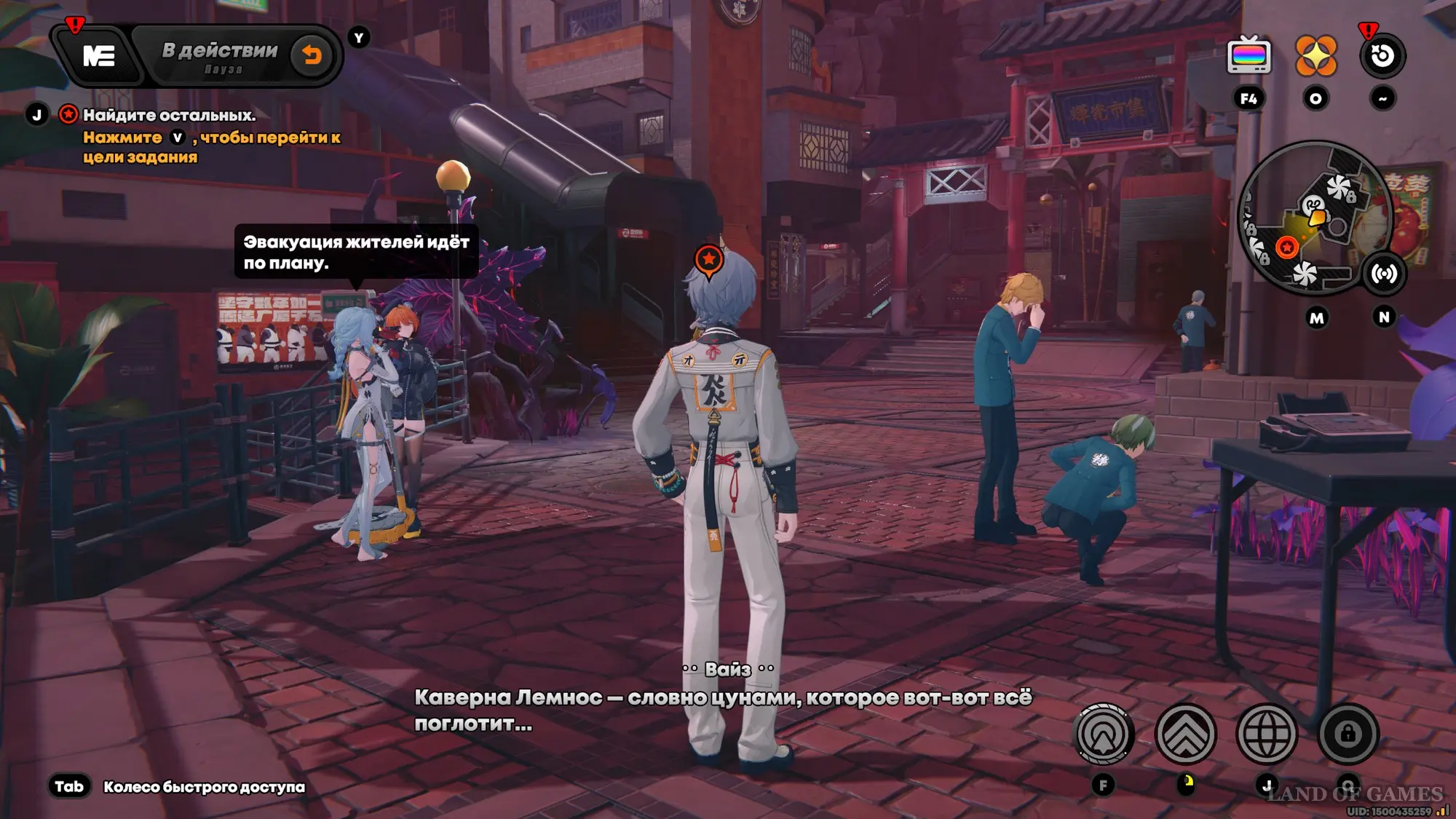Click the circular clock arrow icon
This screenshot has width=1456, height=819.
(1382, 56)
